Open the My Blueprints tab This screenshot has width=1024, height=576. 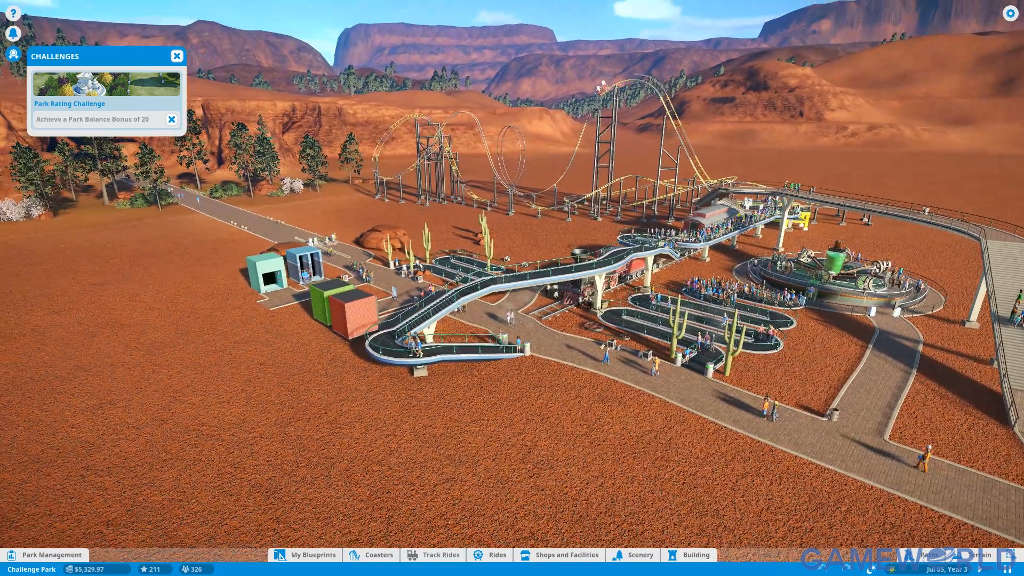click(306, 555)
